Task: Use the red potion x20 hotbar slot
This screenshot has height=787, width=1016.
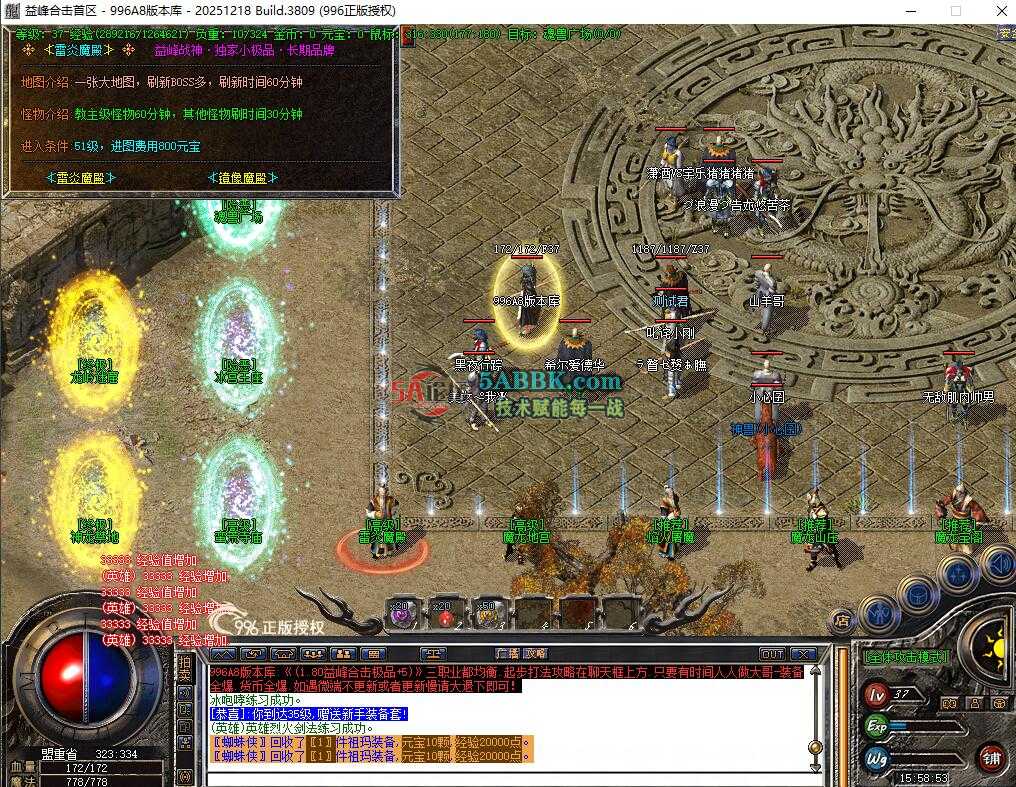Action: click(444, 613)
